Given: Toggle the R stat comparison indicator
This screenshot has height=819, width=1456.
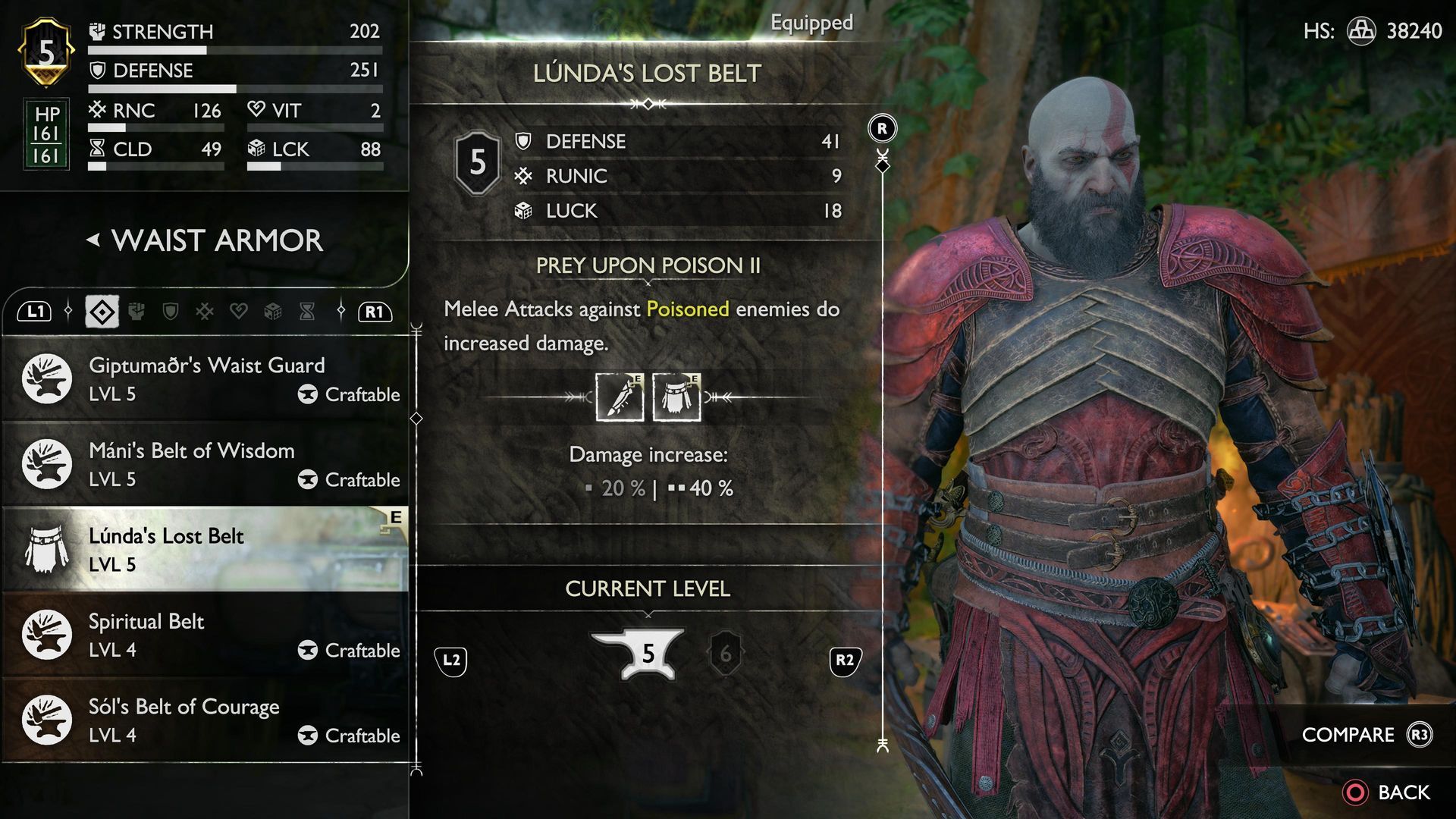Looking at the screenshot, I should pyautogui.click(x=882, y=129).
